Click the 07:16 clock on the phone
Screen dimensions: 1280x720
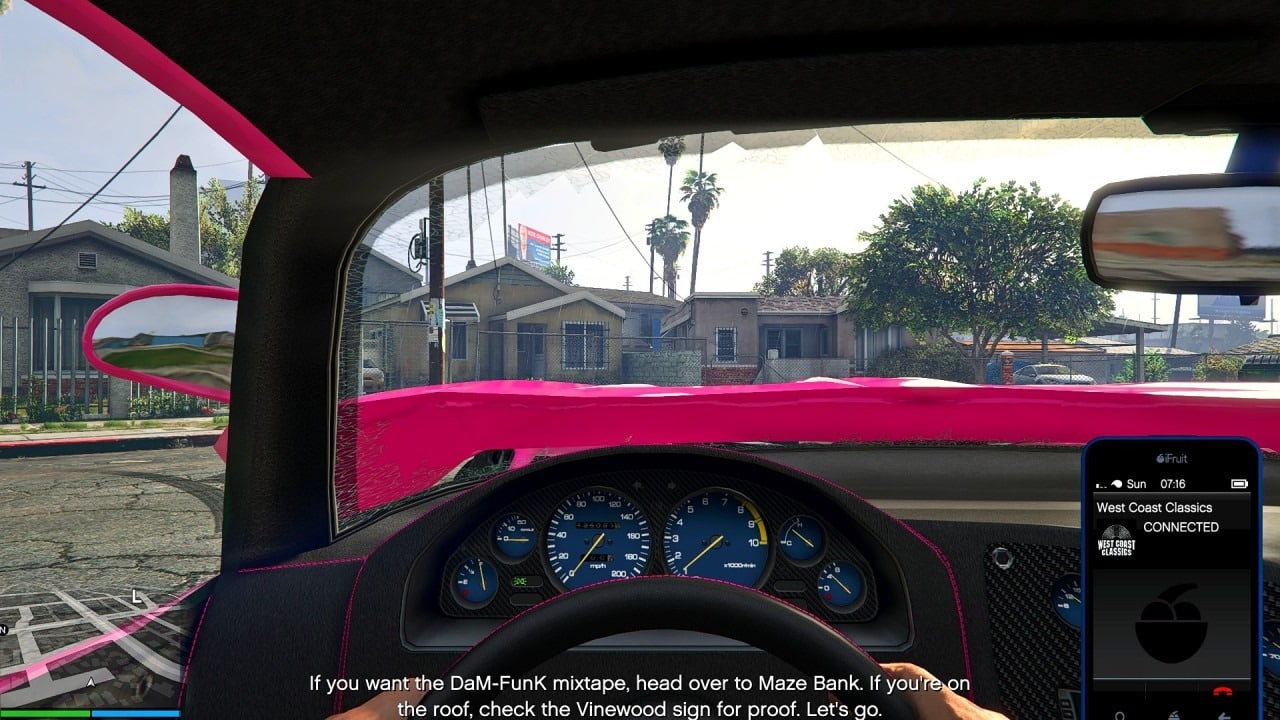[1173, 483]
